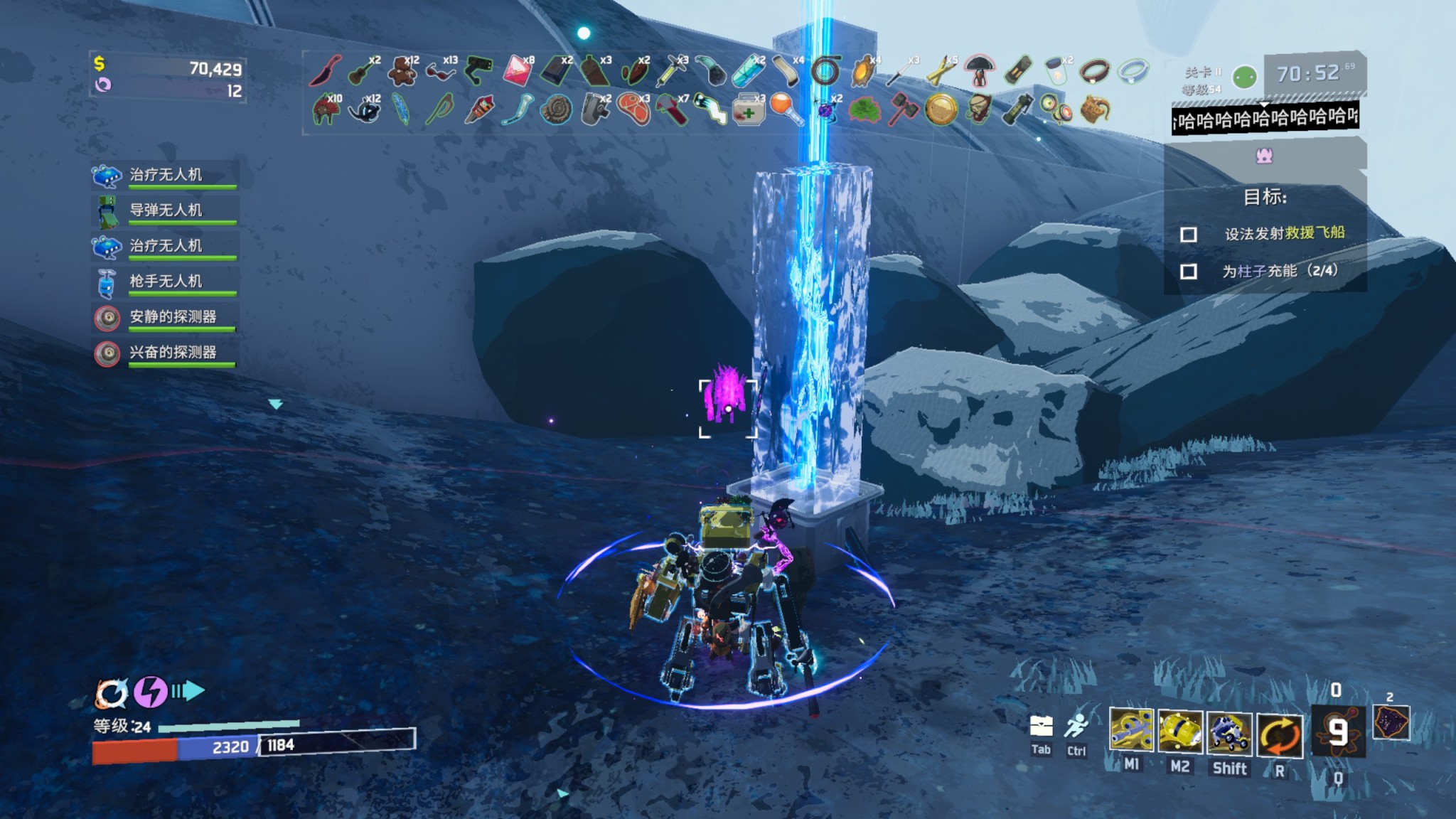
Task: Select the primary cannon skill icon
Action: (x=1131, y=731)
